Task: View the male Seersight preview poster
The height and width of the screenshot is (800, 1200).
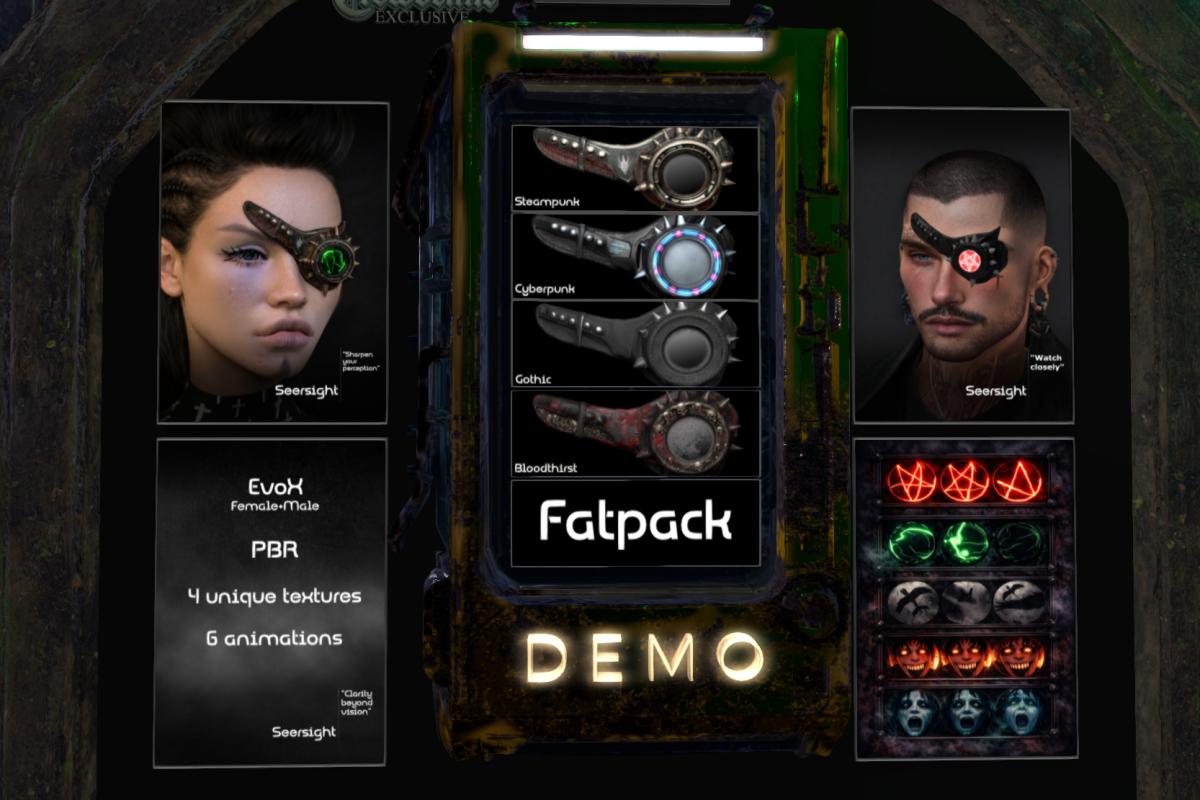Action: tap(962, 265)
